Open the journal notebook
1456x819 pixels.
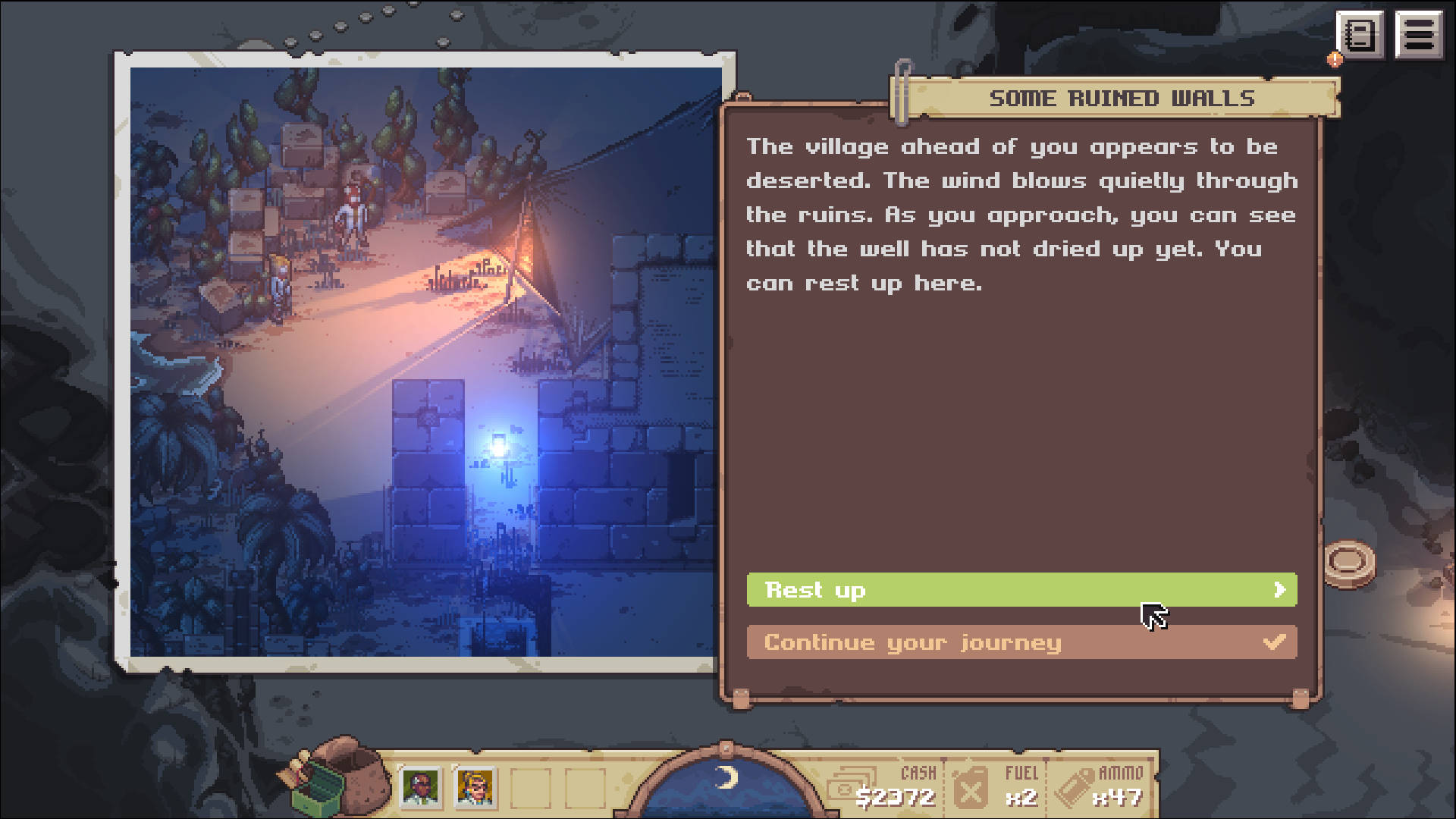click(1360, 35)
